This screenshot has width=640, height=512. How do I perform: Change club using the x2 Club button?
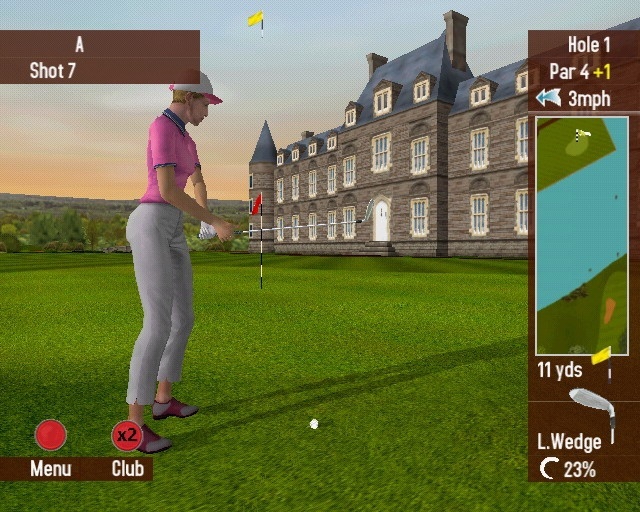(127, 436)
